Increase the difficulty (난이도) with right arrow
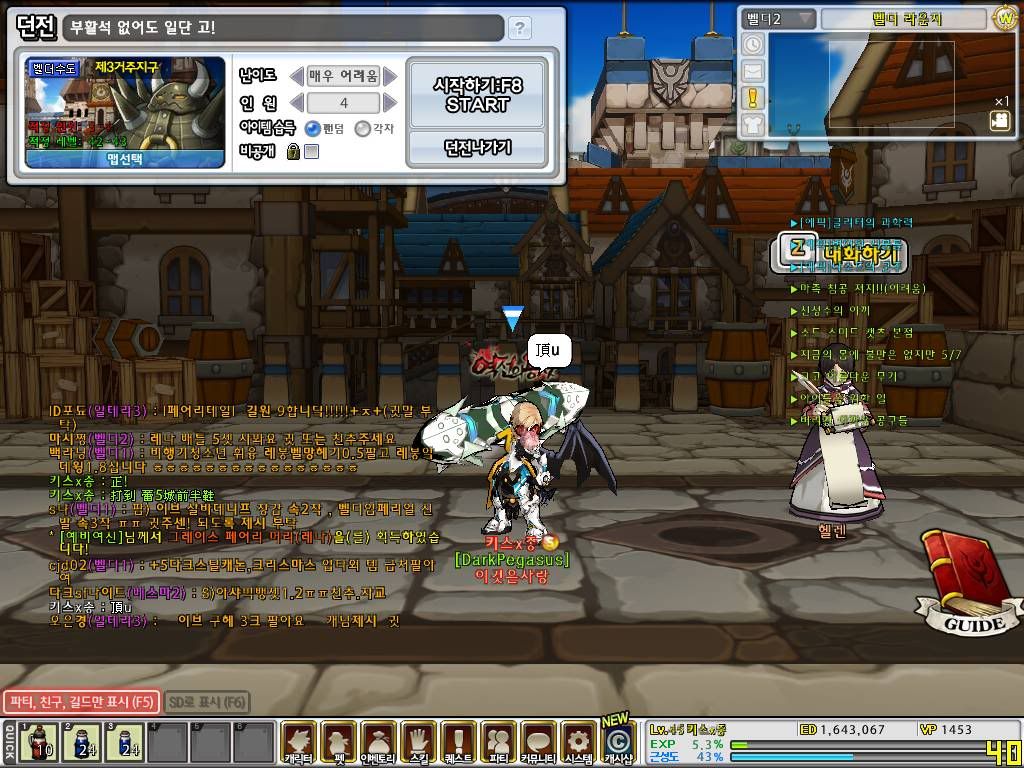The image size is (1024, 768). coord(390,76)
